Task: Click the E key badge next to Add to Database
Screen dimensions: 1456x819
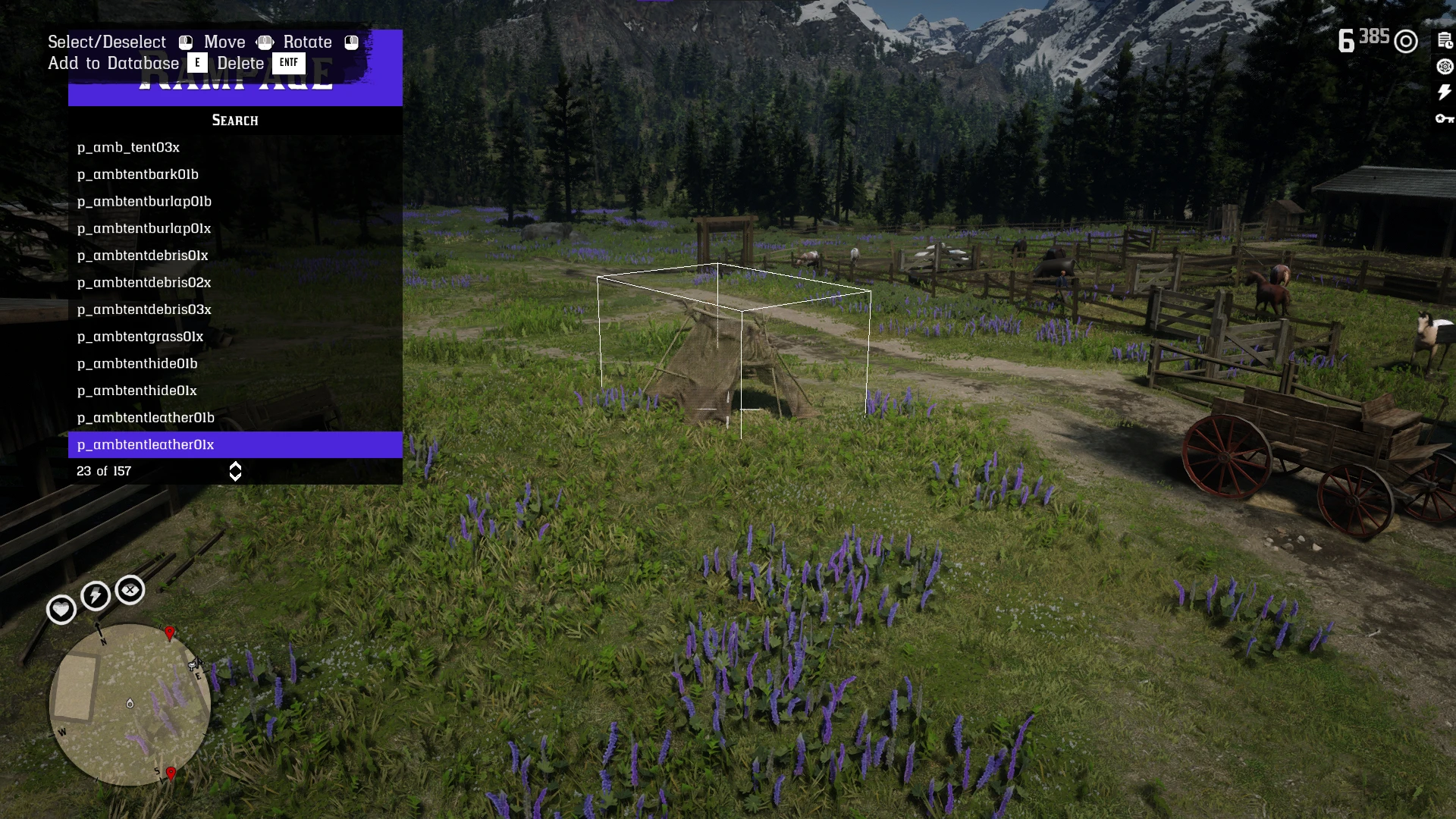Action: (198, 63)
